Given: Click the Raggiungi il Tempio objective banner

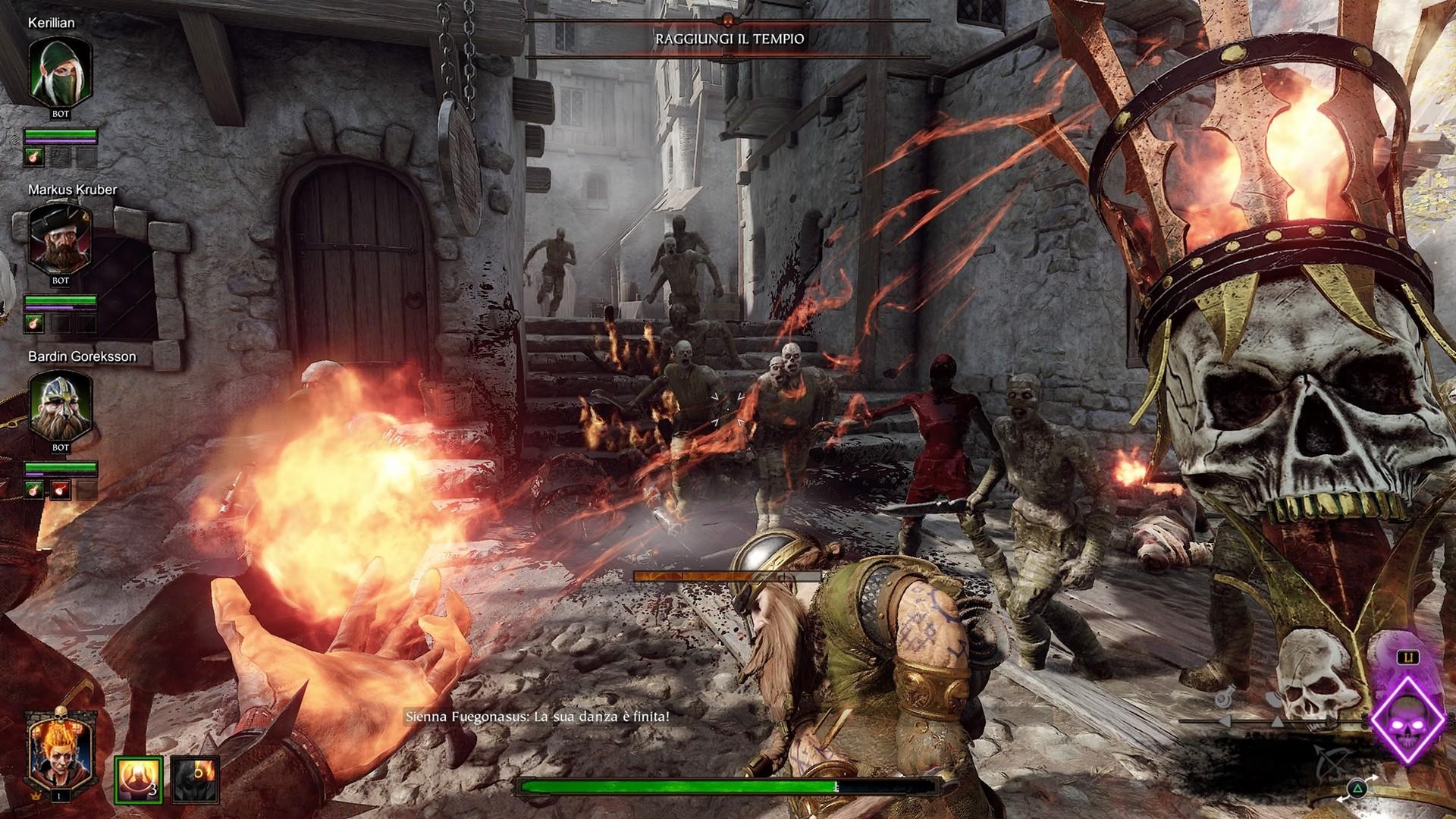Looking at the screenshot, I should [x=729, y=38].
